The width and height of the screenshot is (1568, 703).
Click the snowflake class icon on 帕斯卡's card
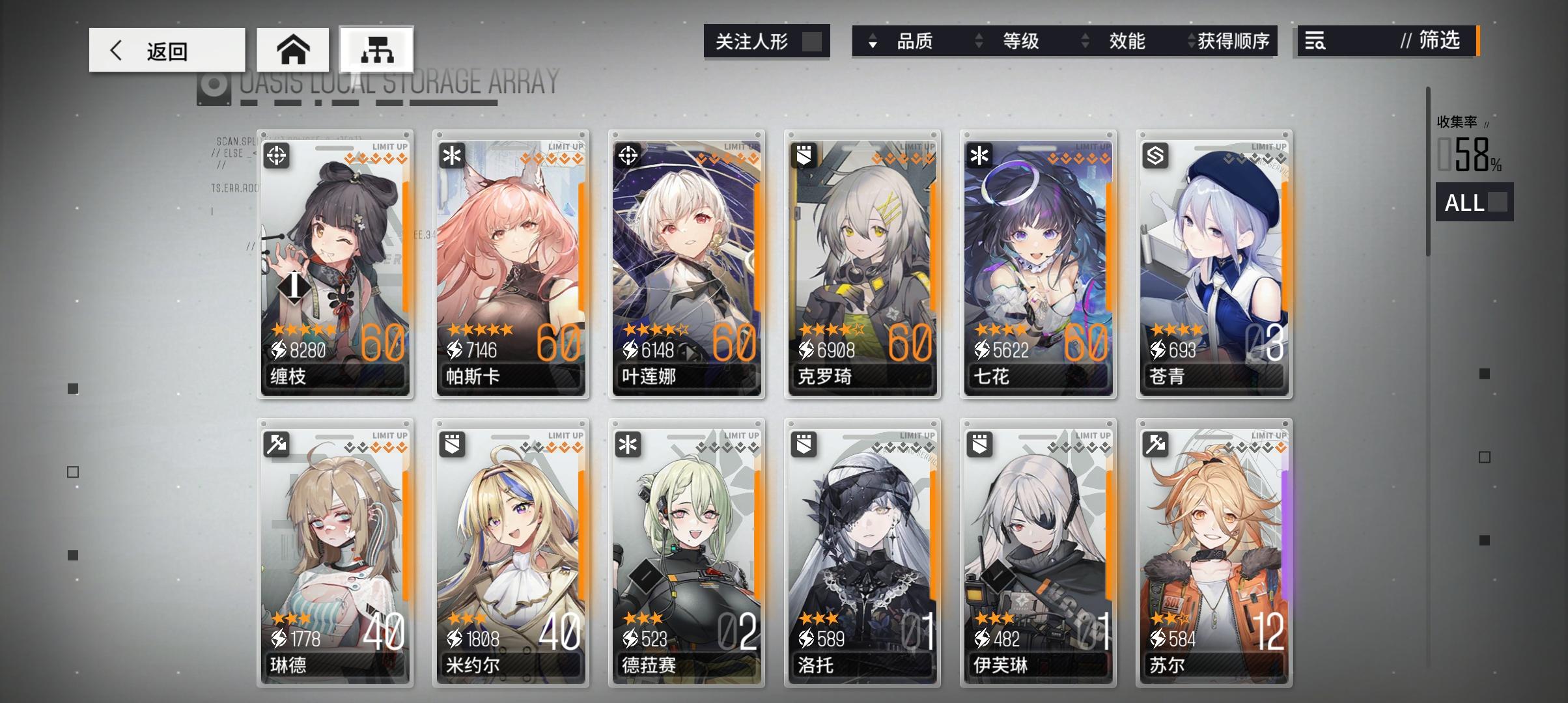click(452, 154)
